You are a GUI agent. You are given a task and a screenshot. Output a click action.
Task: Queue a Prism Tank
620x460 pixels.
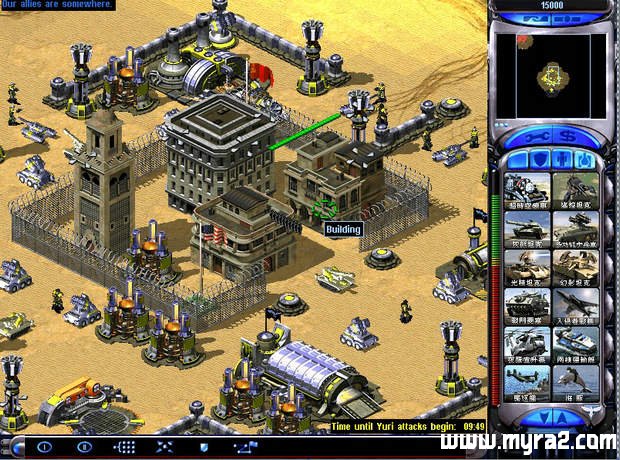526,266
